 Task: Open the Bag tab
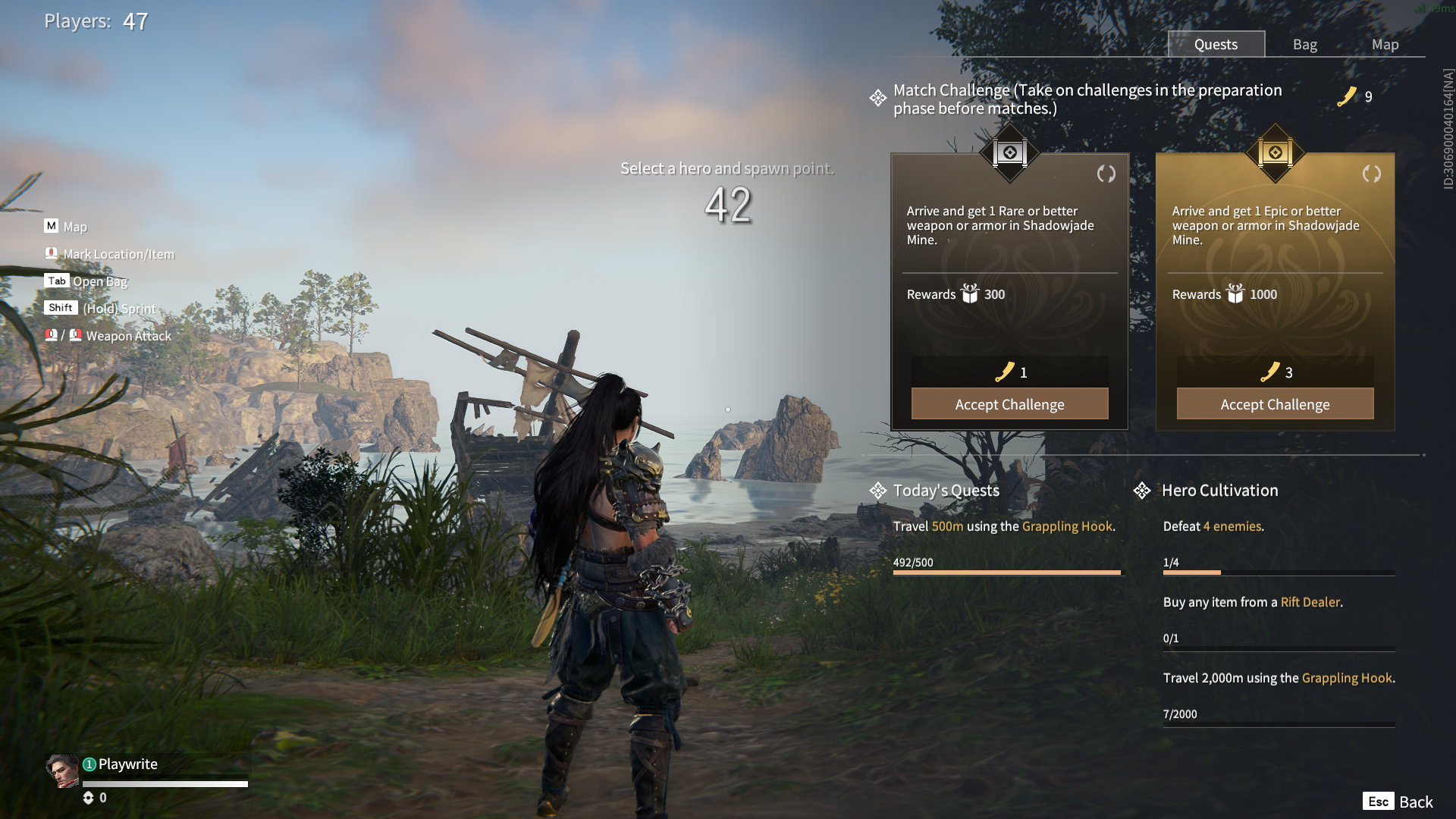click(x=1304, y=44)
